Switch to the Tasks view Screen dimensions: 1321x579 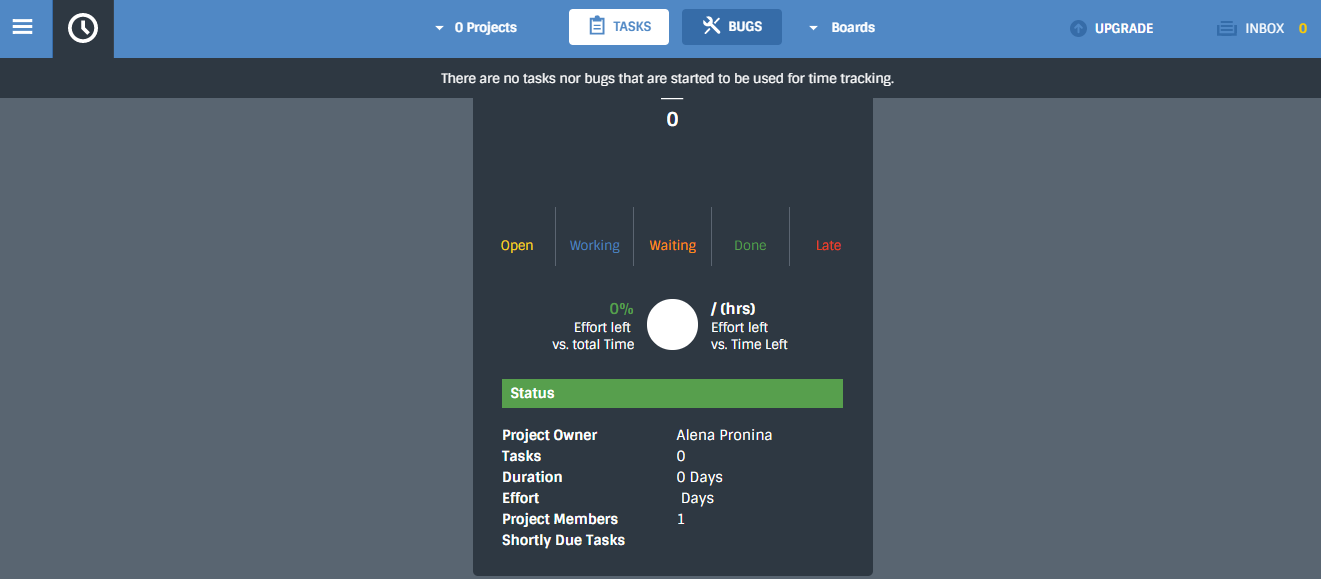619,27
